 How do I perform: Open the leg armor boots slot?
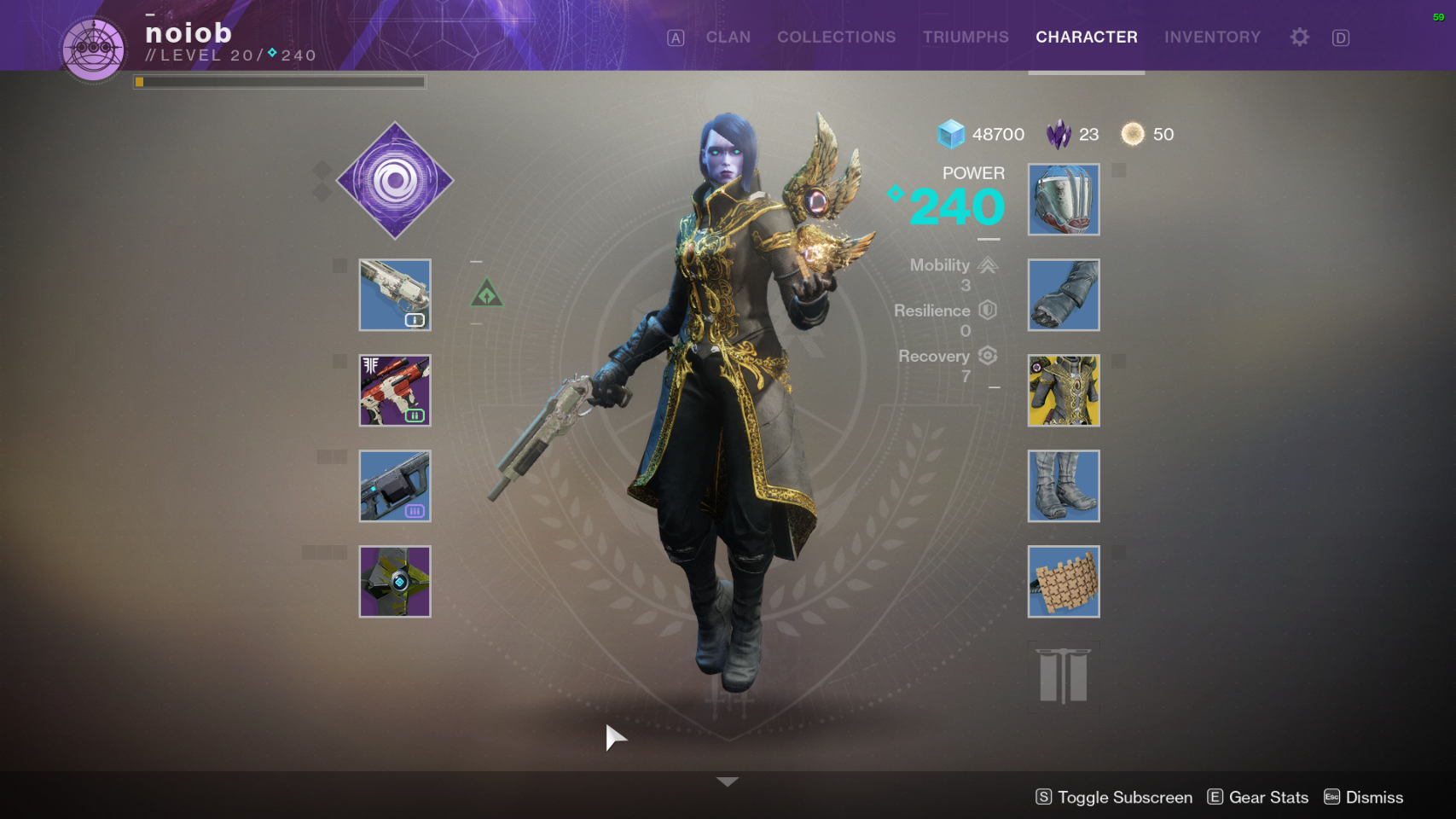click(1064, 486)
